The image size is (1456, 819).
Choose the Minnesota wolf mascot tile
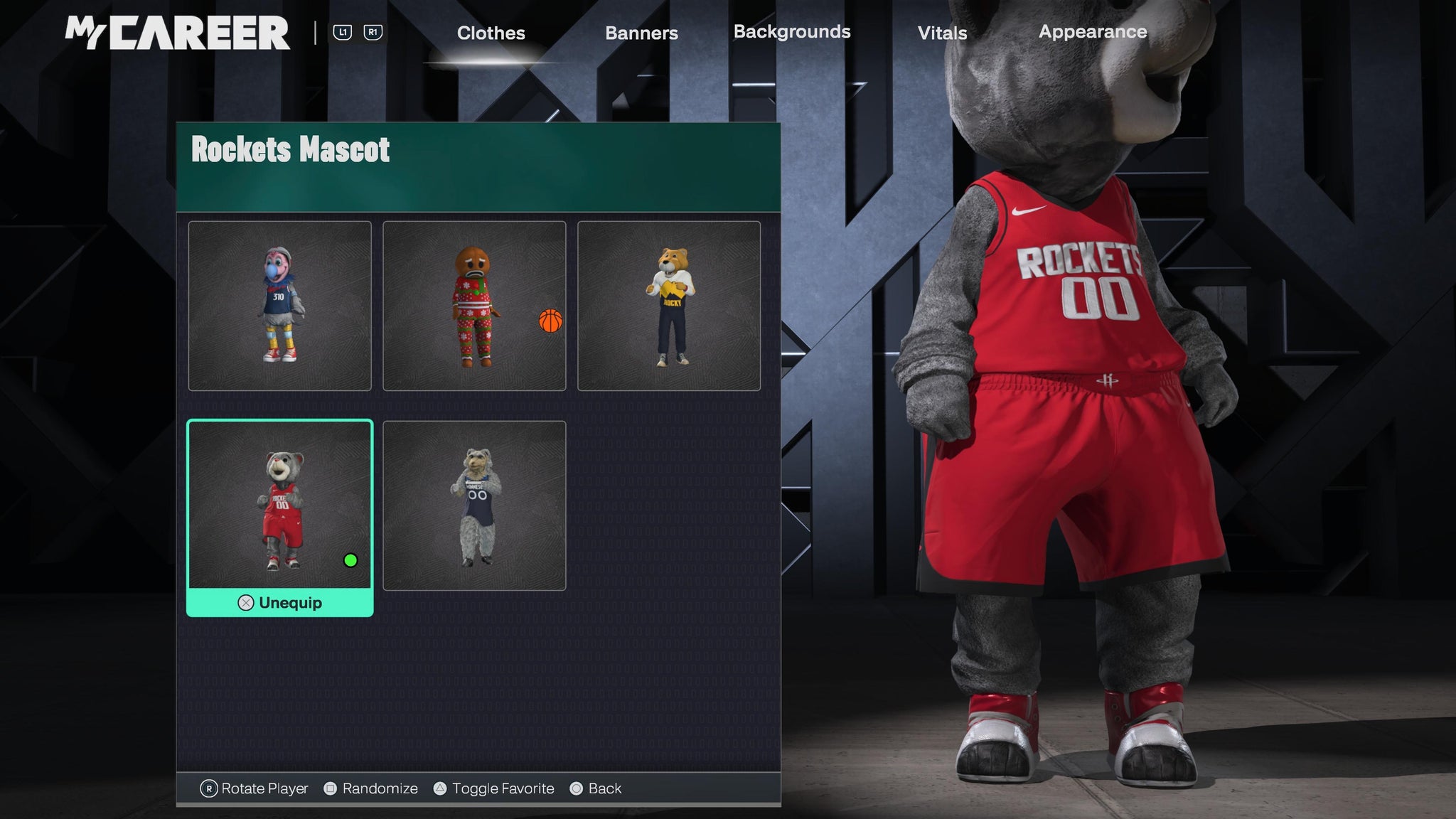point(474,505)
